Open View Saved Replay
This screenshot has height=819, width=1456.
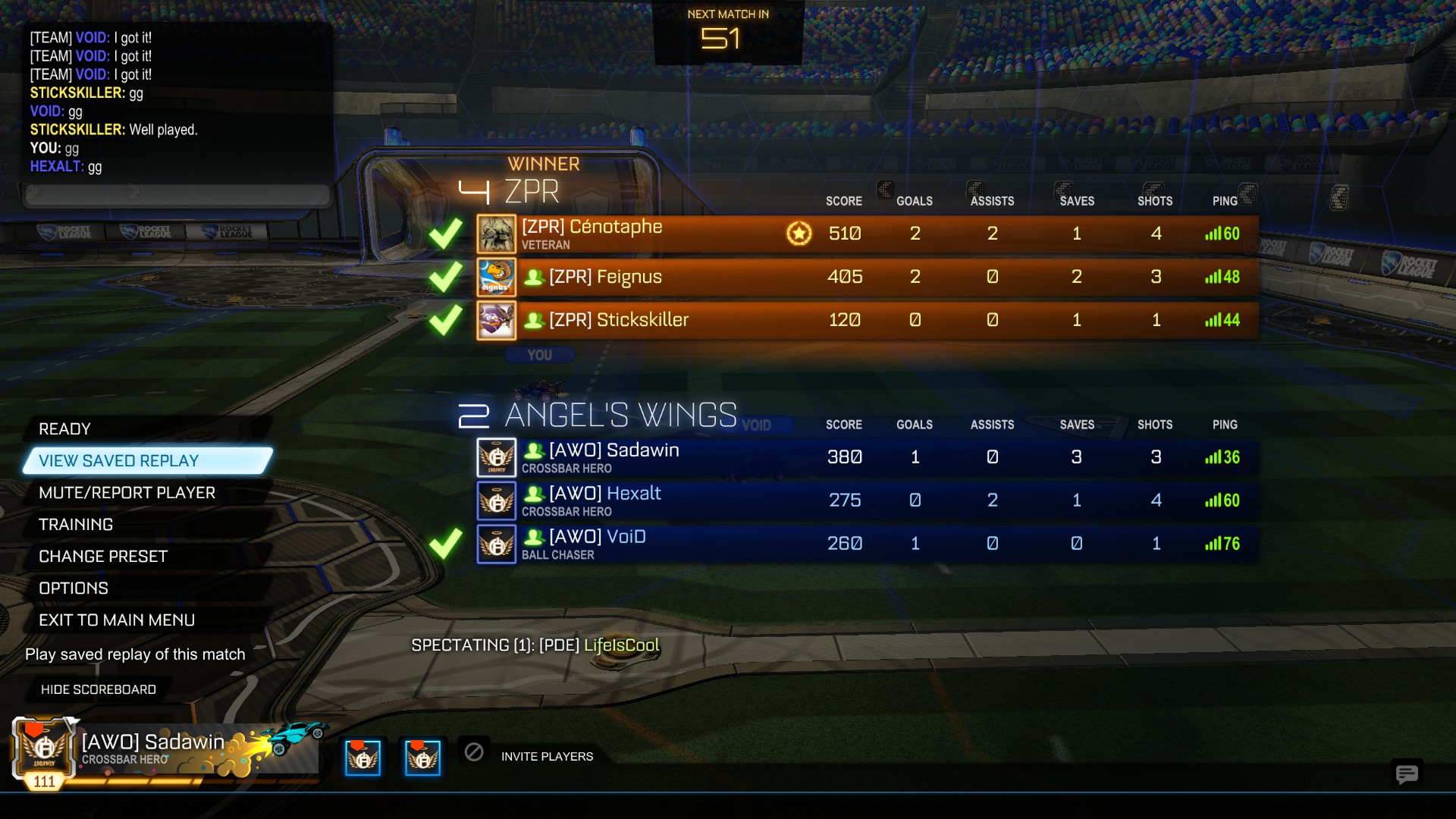tap(119, 461)
